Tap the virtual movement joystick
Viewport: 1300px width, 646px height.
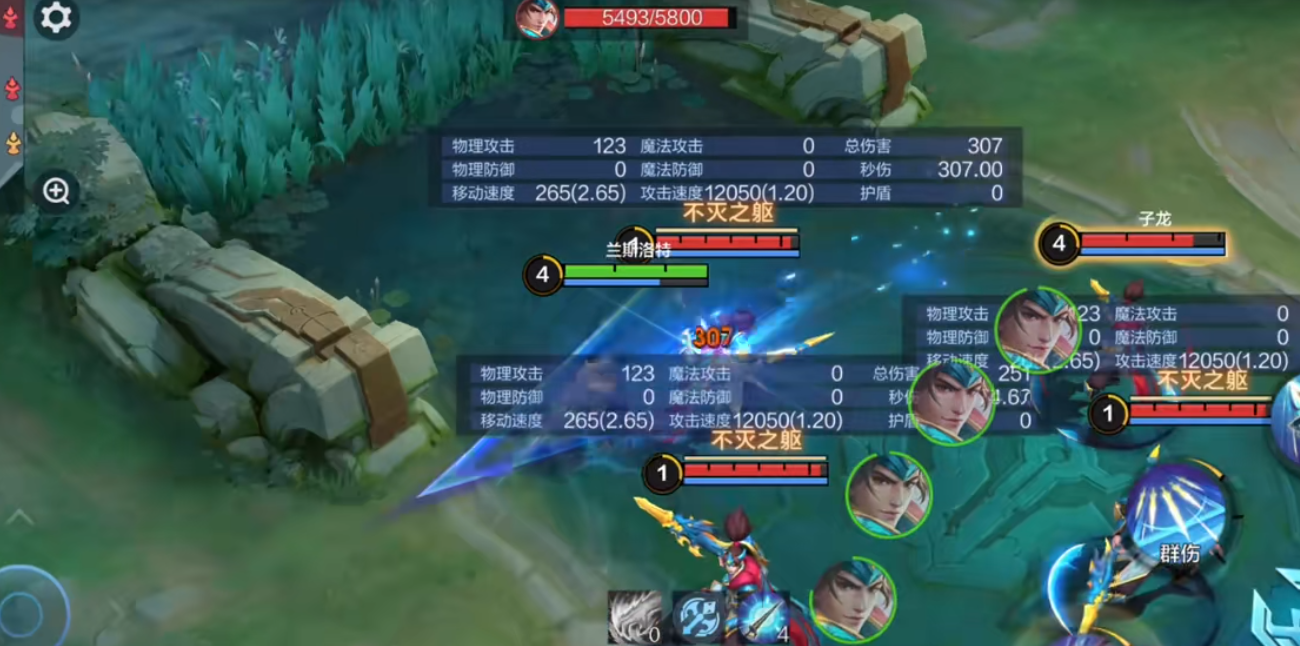[30, 607]
